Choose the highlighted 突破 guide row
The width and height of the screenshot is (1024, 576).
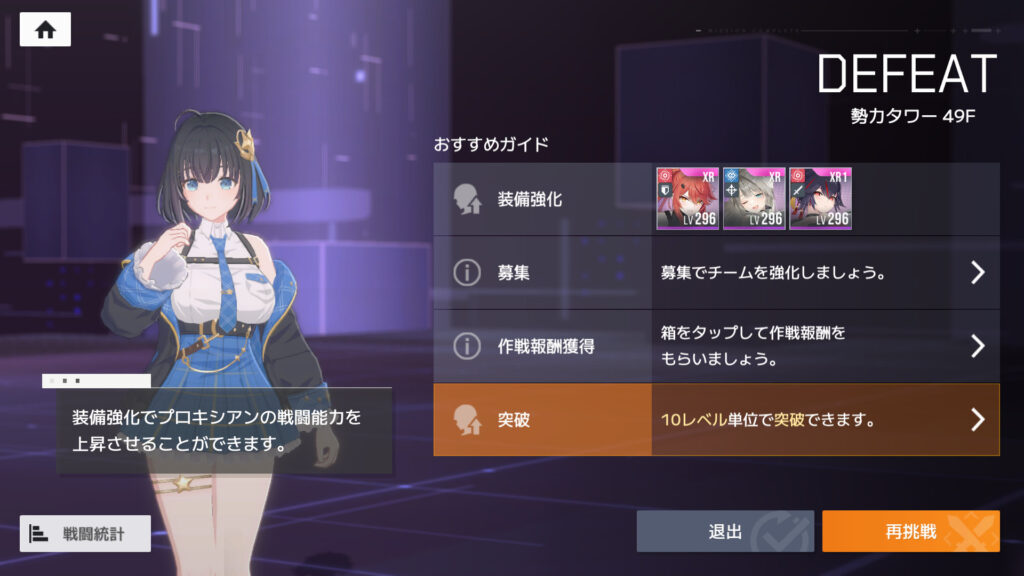[x=716, y=420]
